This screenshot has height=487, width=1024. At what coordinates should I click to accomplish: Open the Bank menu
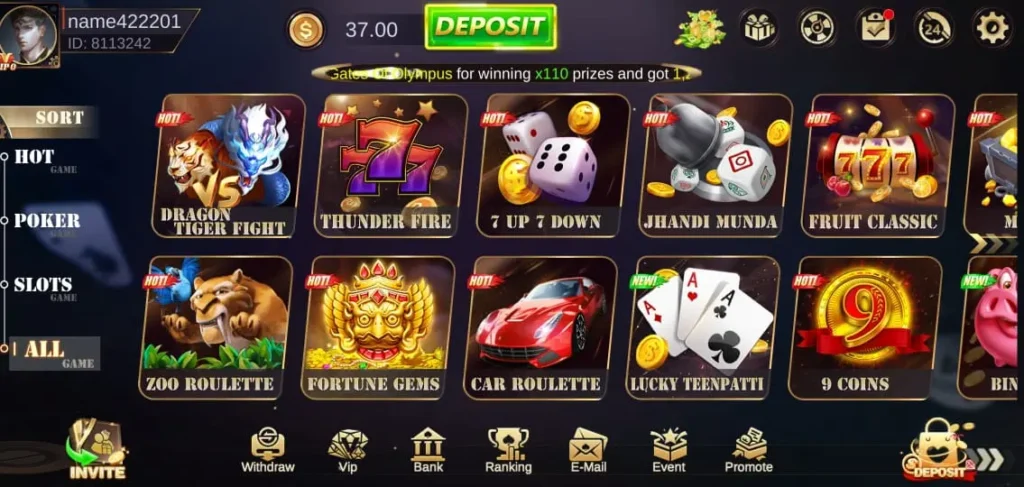tap(428, 451)
